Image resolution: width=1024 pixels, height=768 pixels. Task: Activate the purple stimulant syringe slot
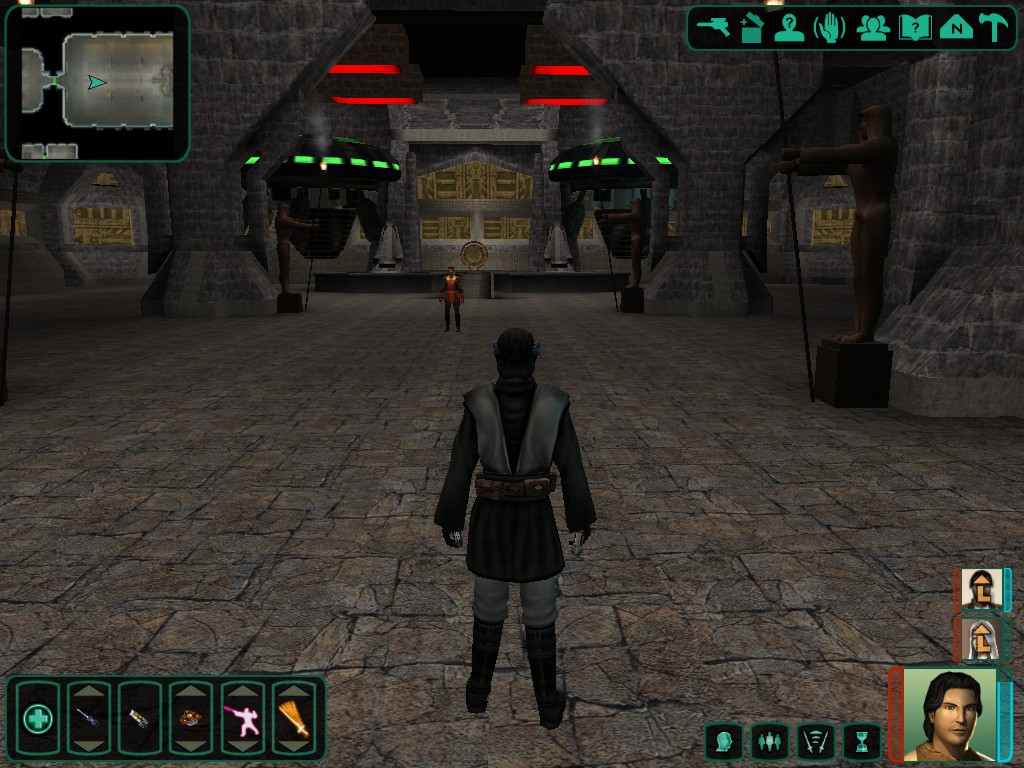point(88,718)
